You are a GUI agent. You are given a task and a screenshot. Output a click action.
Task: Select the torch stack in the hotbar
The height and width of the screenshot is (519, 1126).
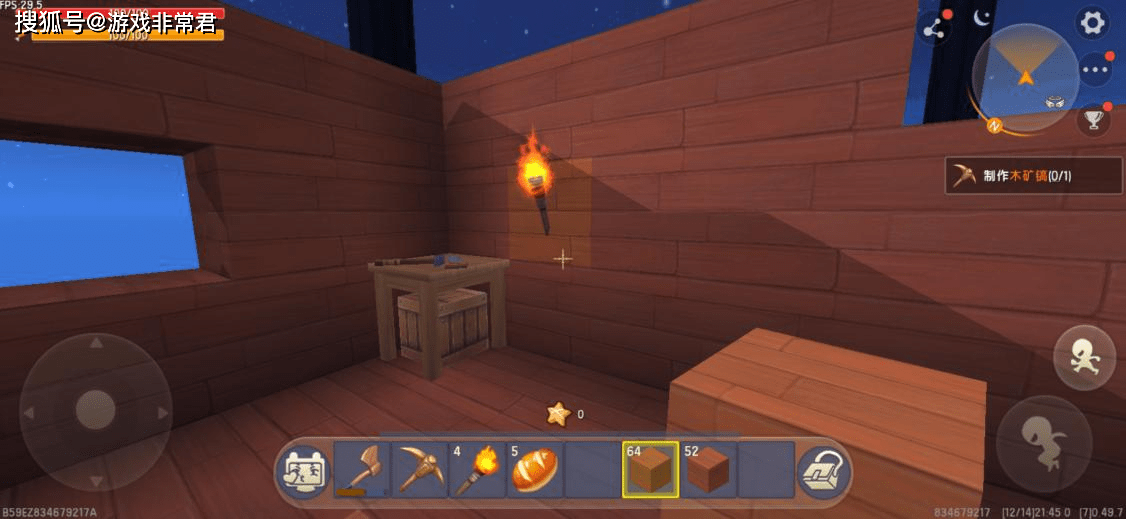pos(477,469)
